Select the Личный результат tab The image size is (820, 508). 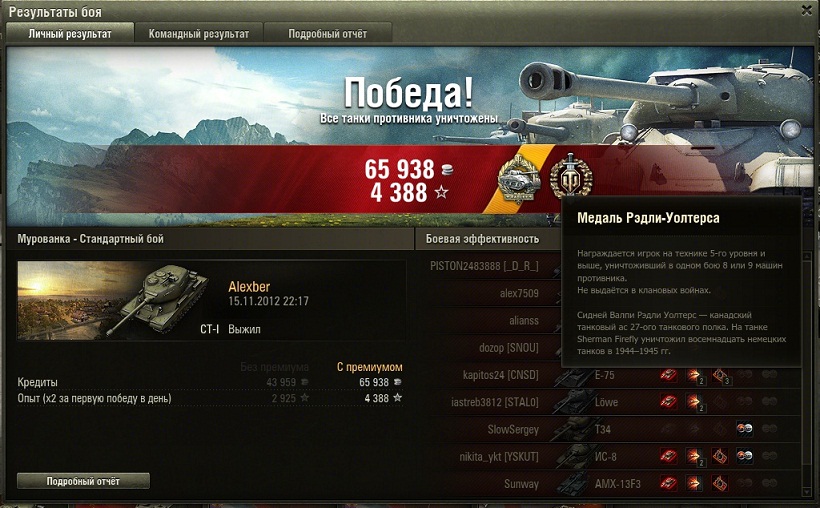click(x=70, y=34)
